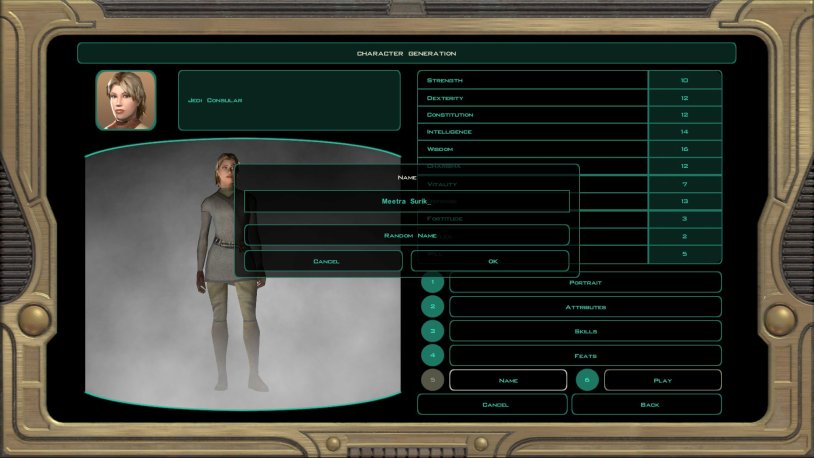
Task: Go Back to the previous screen
Action: pyautogui.click(x=646, y=404)
